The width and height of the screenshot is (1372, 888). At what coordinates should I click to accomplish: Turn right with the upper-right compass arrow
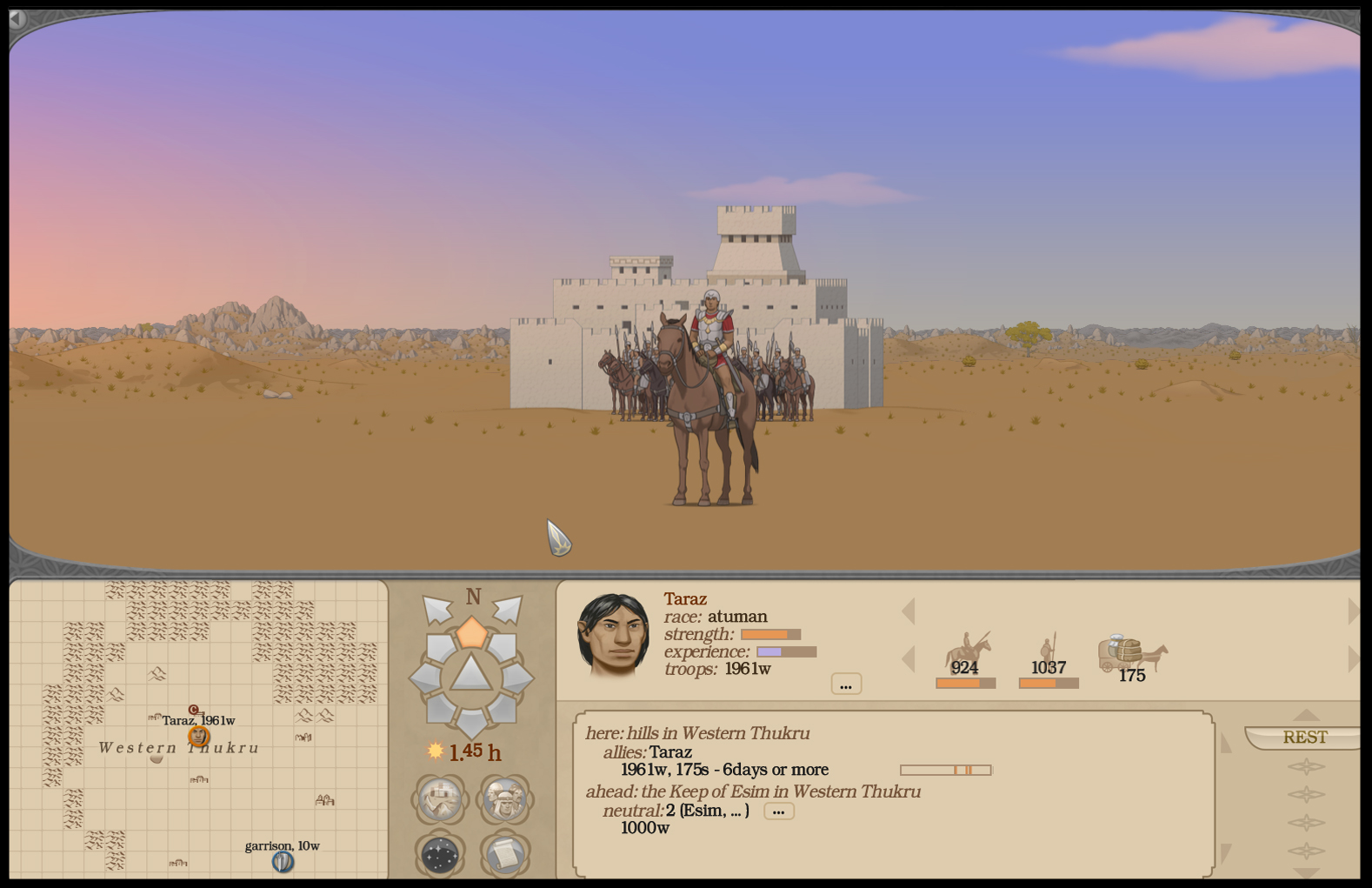(x=508, y=610)
